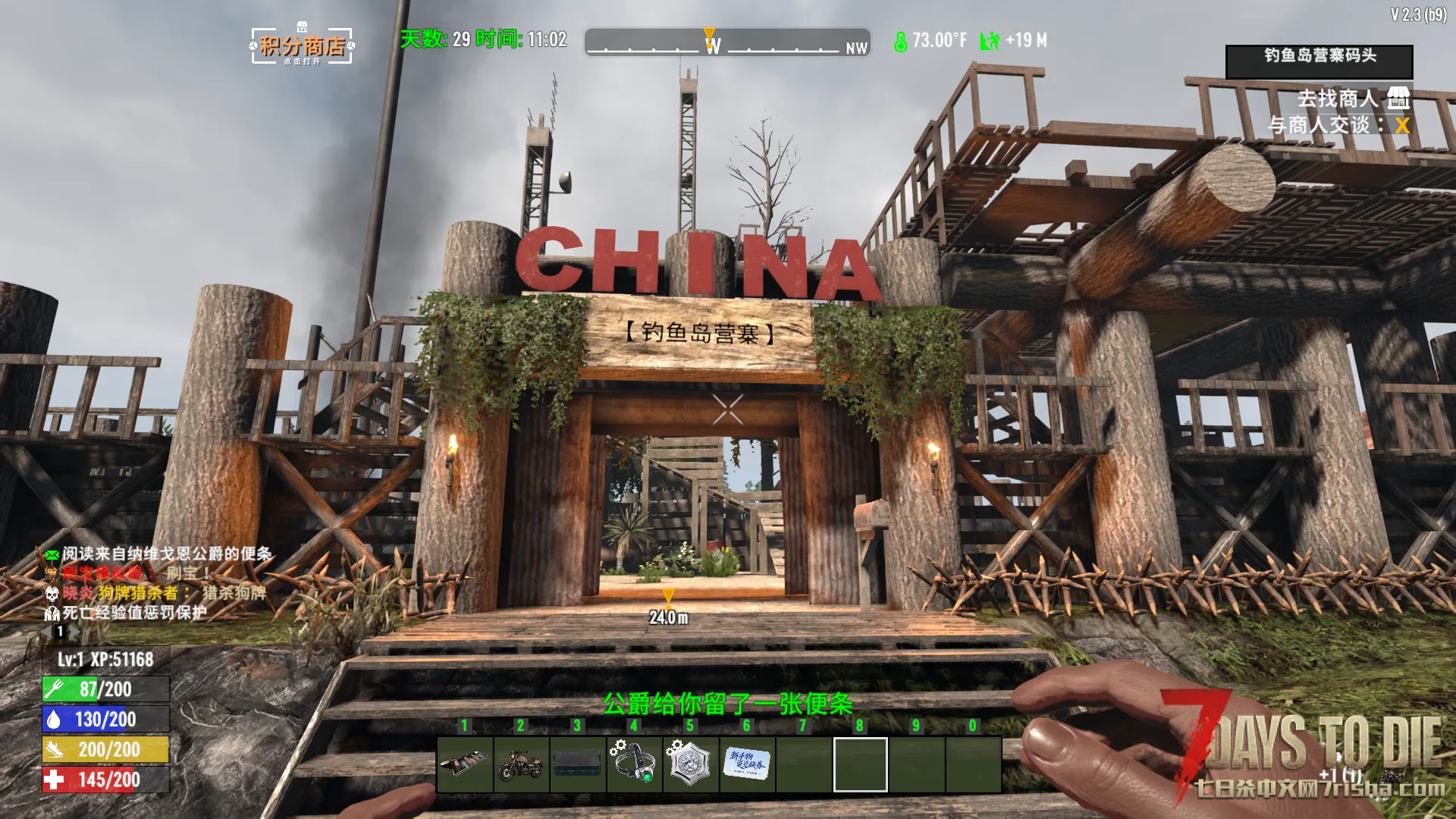Open the green envelope note buff entry

tap(159, 554)
